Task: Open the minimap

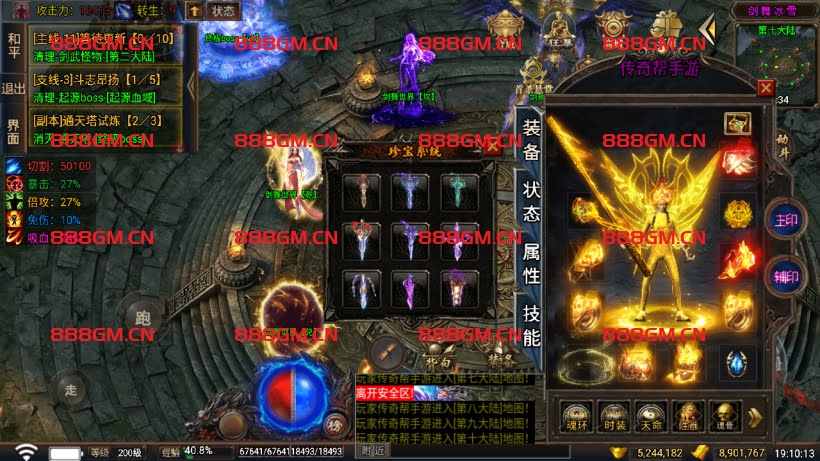Action: [777, 58]
